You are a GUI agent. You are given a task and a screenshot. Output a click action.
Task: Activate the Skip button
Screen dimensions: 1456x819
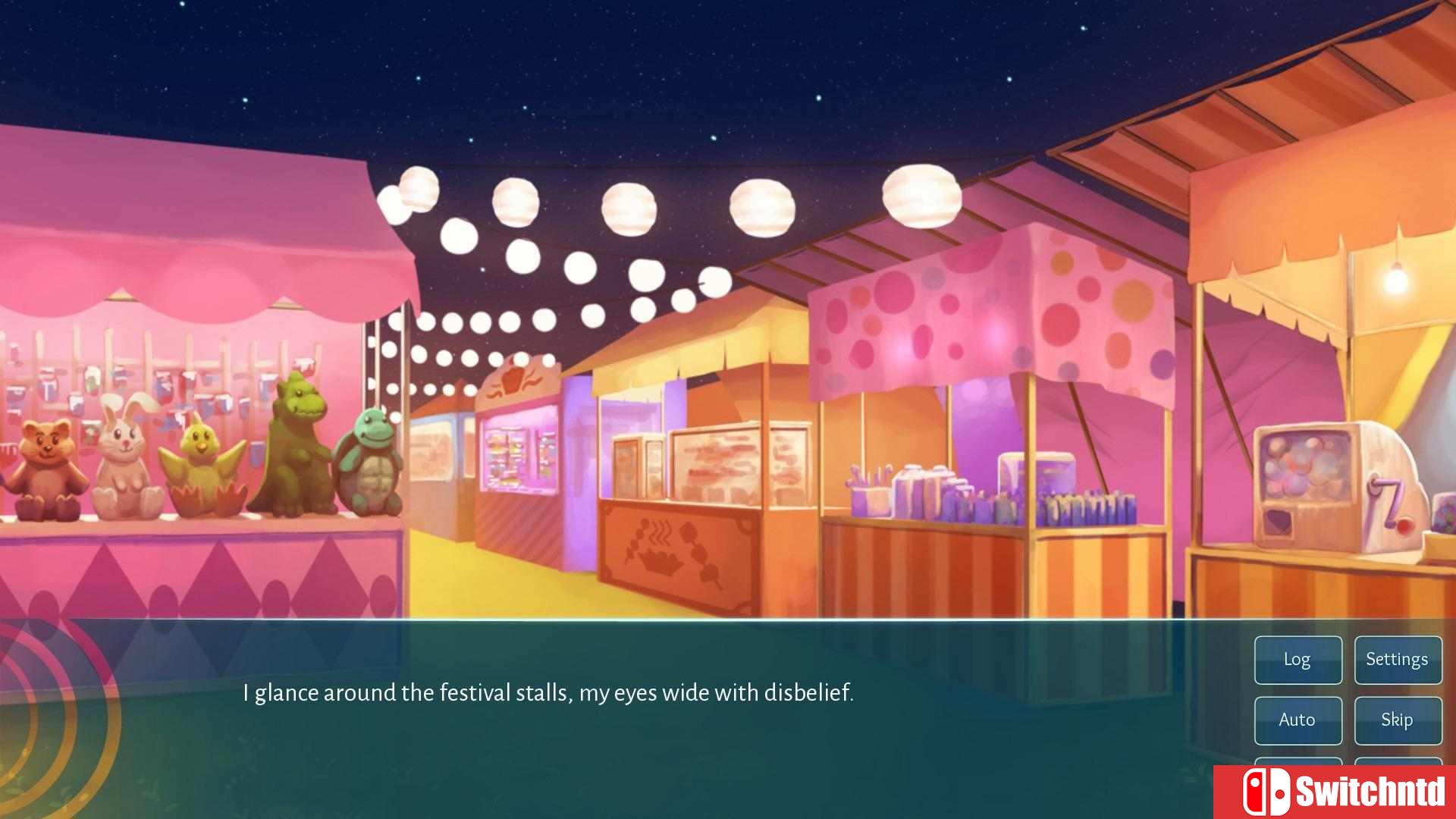pyautogui.click(x=1398, y=720)
